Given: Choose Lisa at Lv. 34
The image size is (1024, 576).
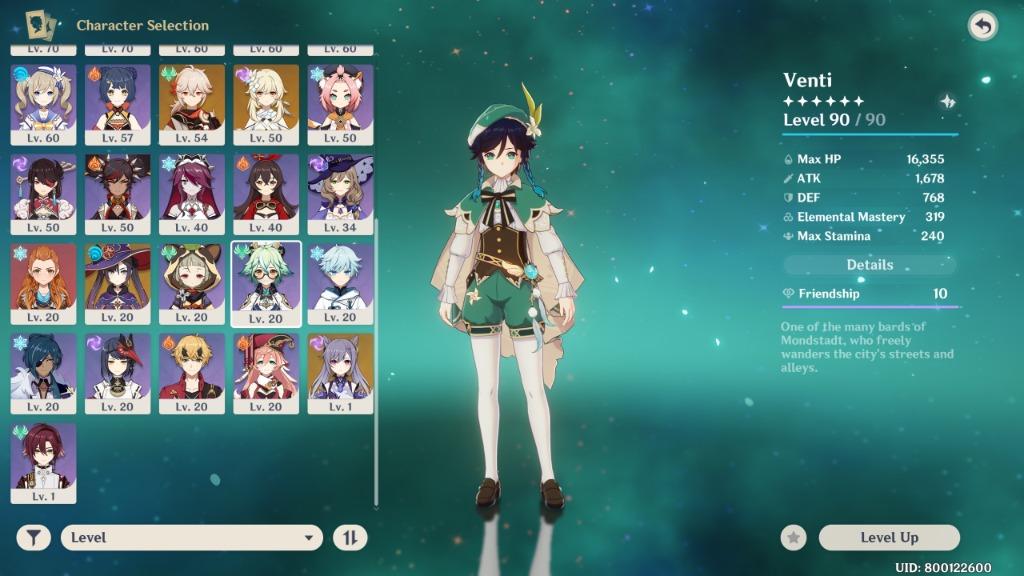Looking at the screenshot, I should point(340,193).
